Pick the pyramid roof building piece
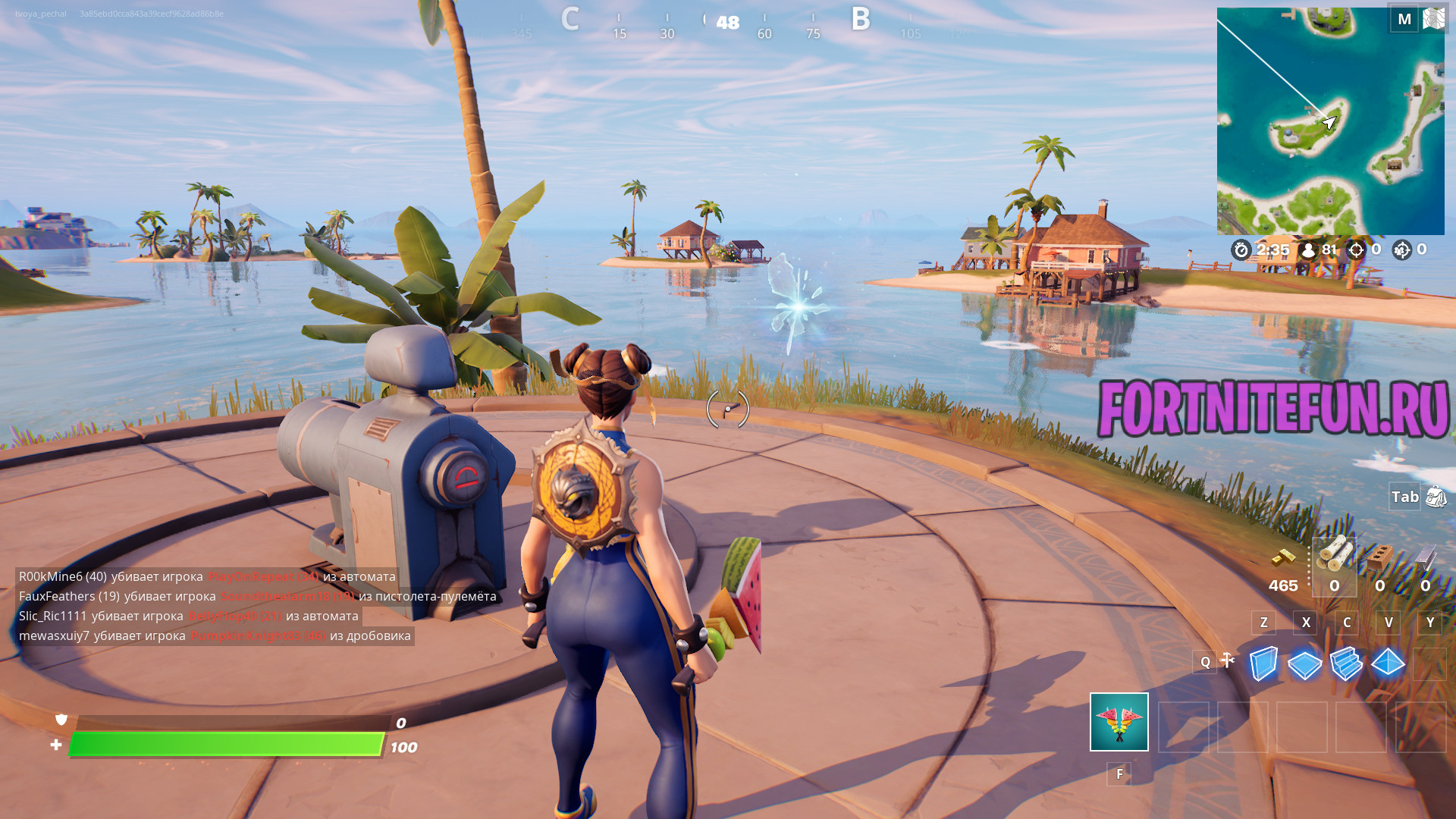Viewport: 1456px width, 819px height. pyautogui.click(x=1388, y=663)
